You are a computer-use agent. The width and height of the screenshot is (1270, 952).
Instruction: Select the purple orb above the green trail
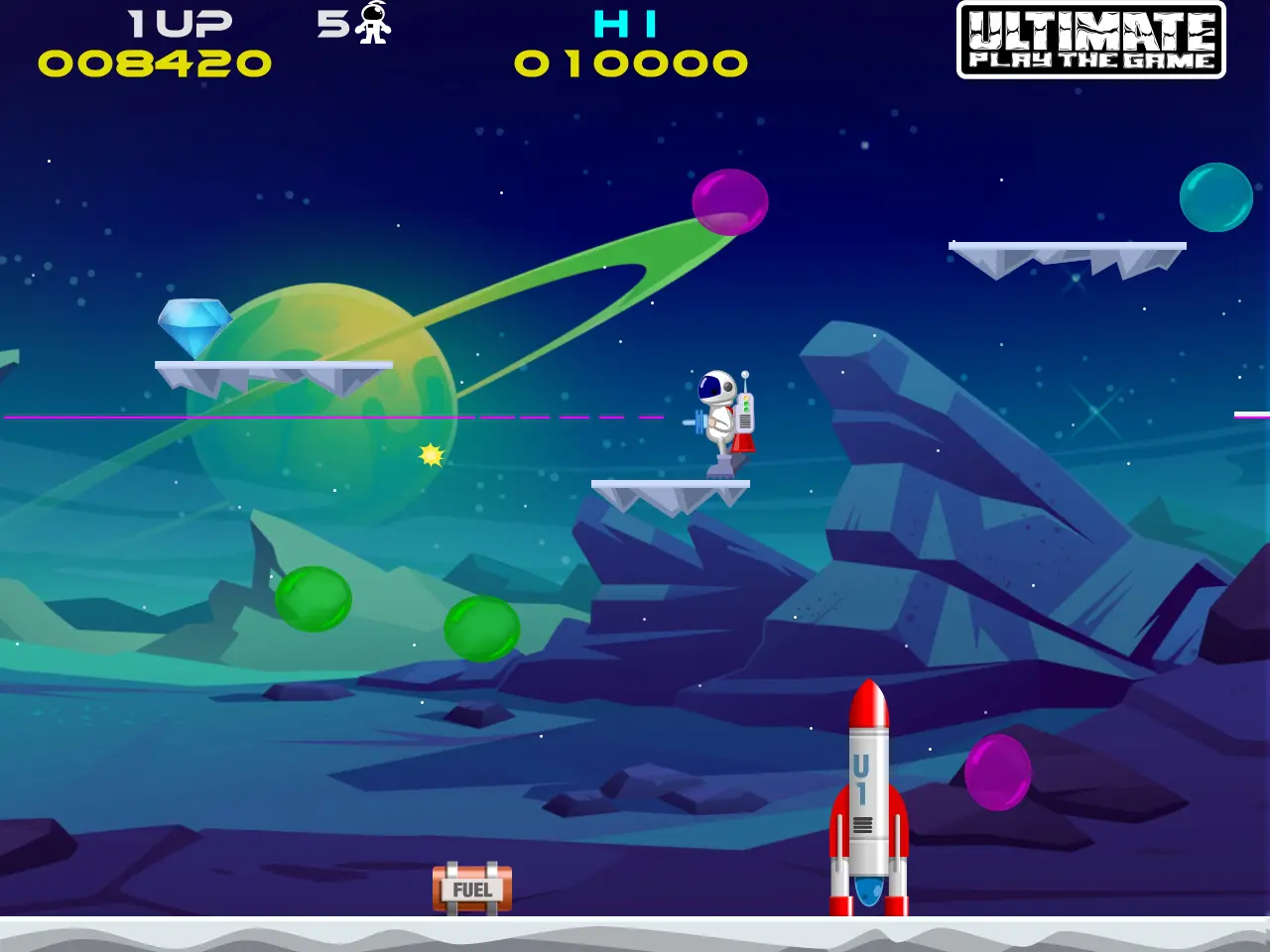point(731,200)
